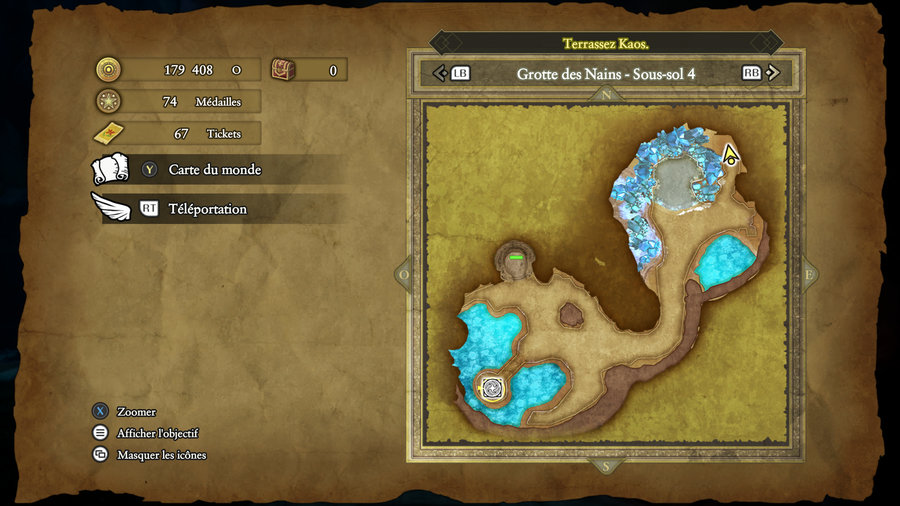Screen dimensions: 900x506
Task: Click the green door marker on map
Action: click(x=516, y=258)
